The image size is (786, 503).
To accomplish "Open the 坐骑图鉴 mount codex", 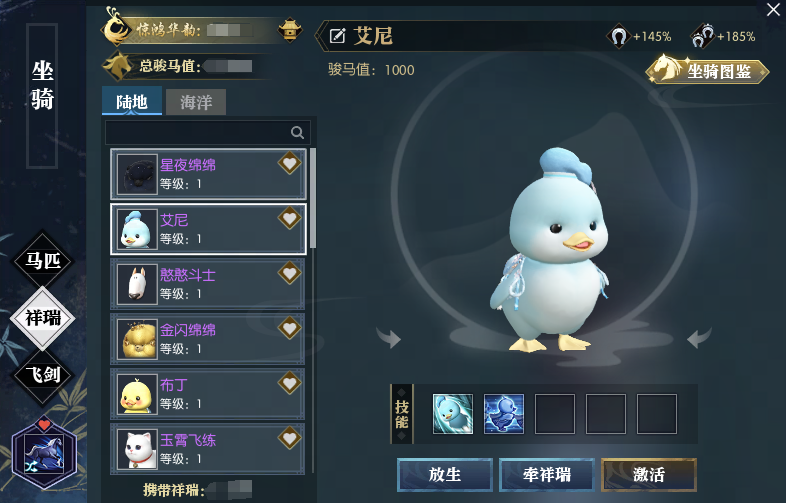I will tap(708, 71).
